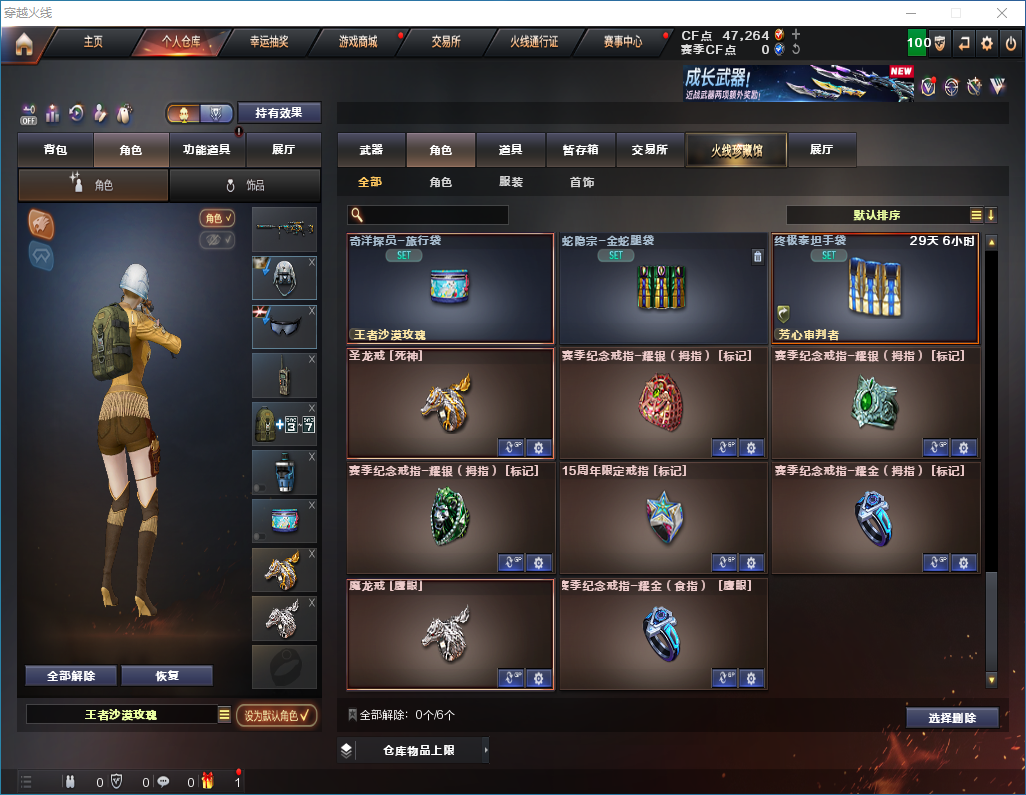Click the 恢复 restore button
The width and height of the screenshot is (1026, 795).
point(167,675)
